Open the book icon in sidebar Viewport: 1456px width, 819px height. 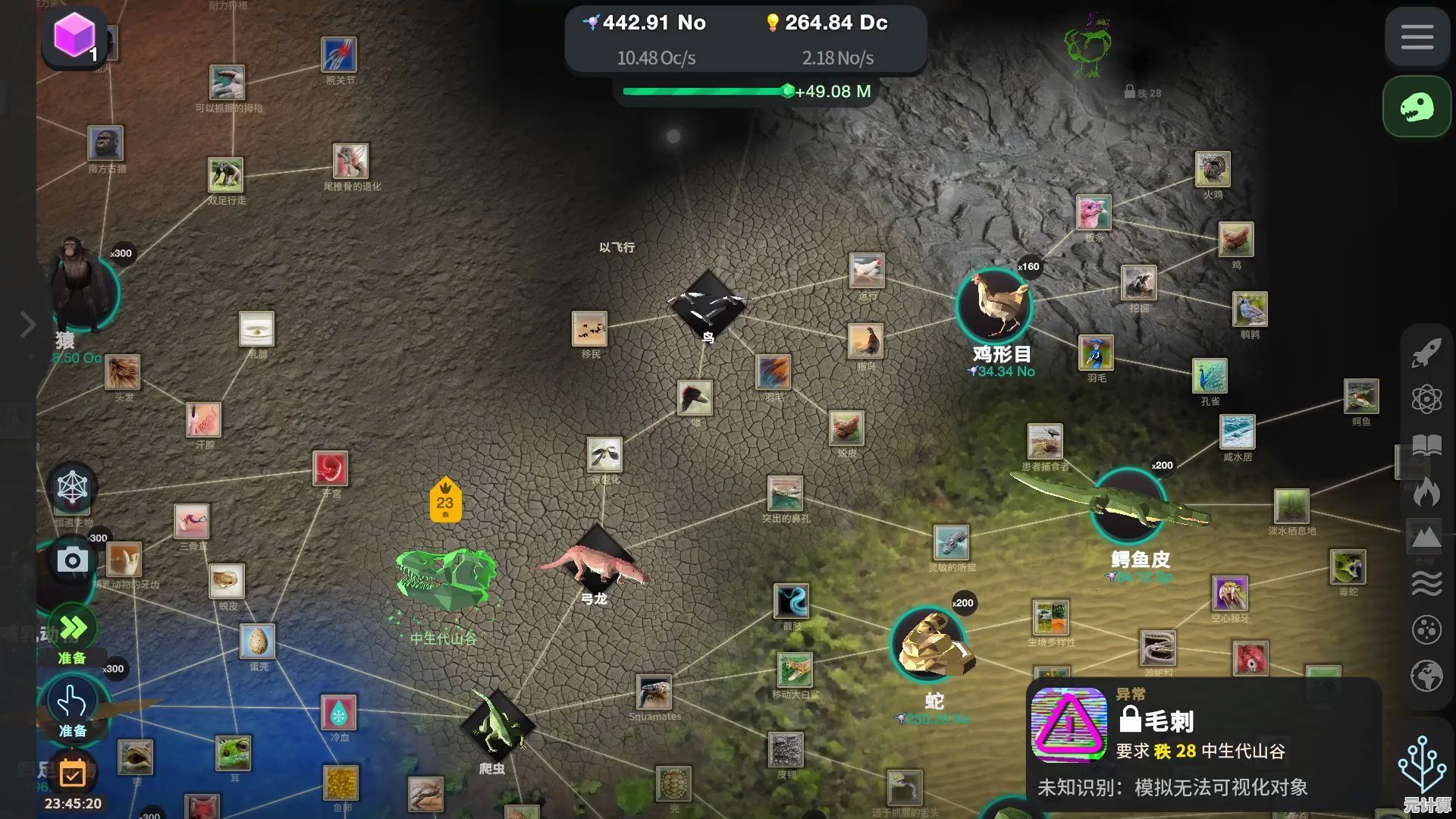pyautogui.click(x=1426, y=445)
